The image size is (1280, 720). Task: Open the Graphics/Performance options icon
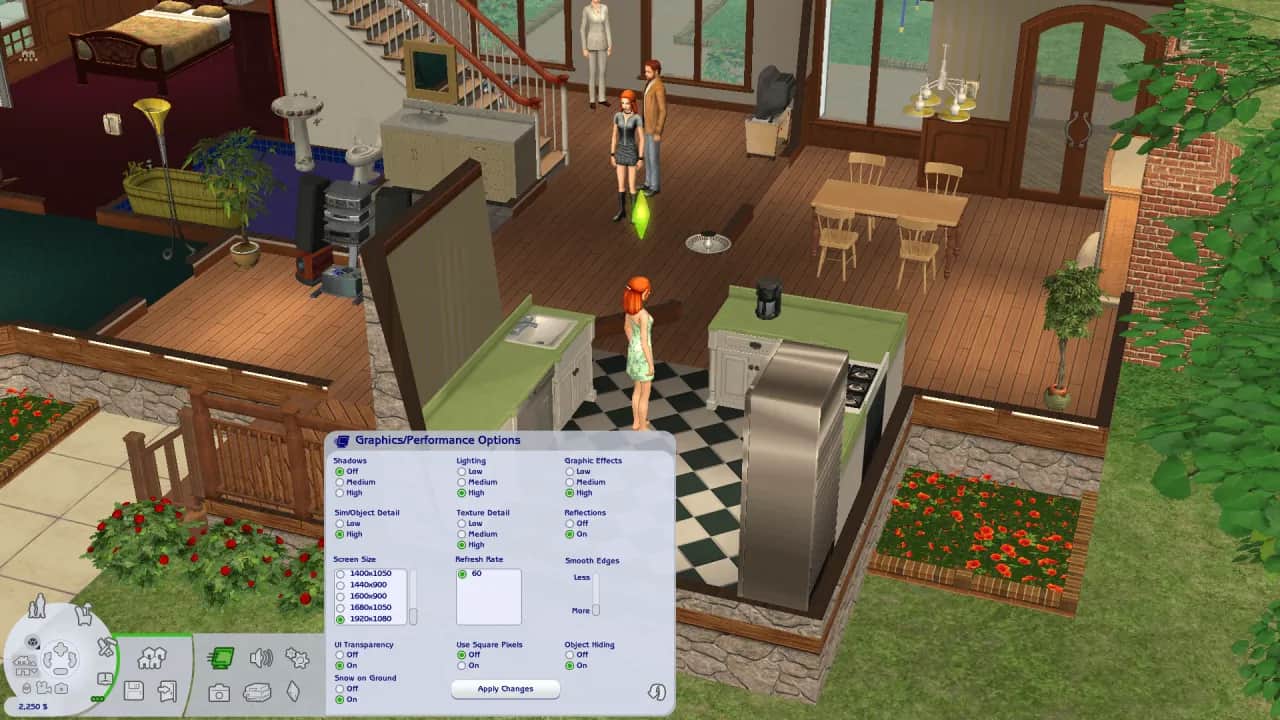(x=223, y=658)
